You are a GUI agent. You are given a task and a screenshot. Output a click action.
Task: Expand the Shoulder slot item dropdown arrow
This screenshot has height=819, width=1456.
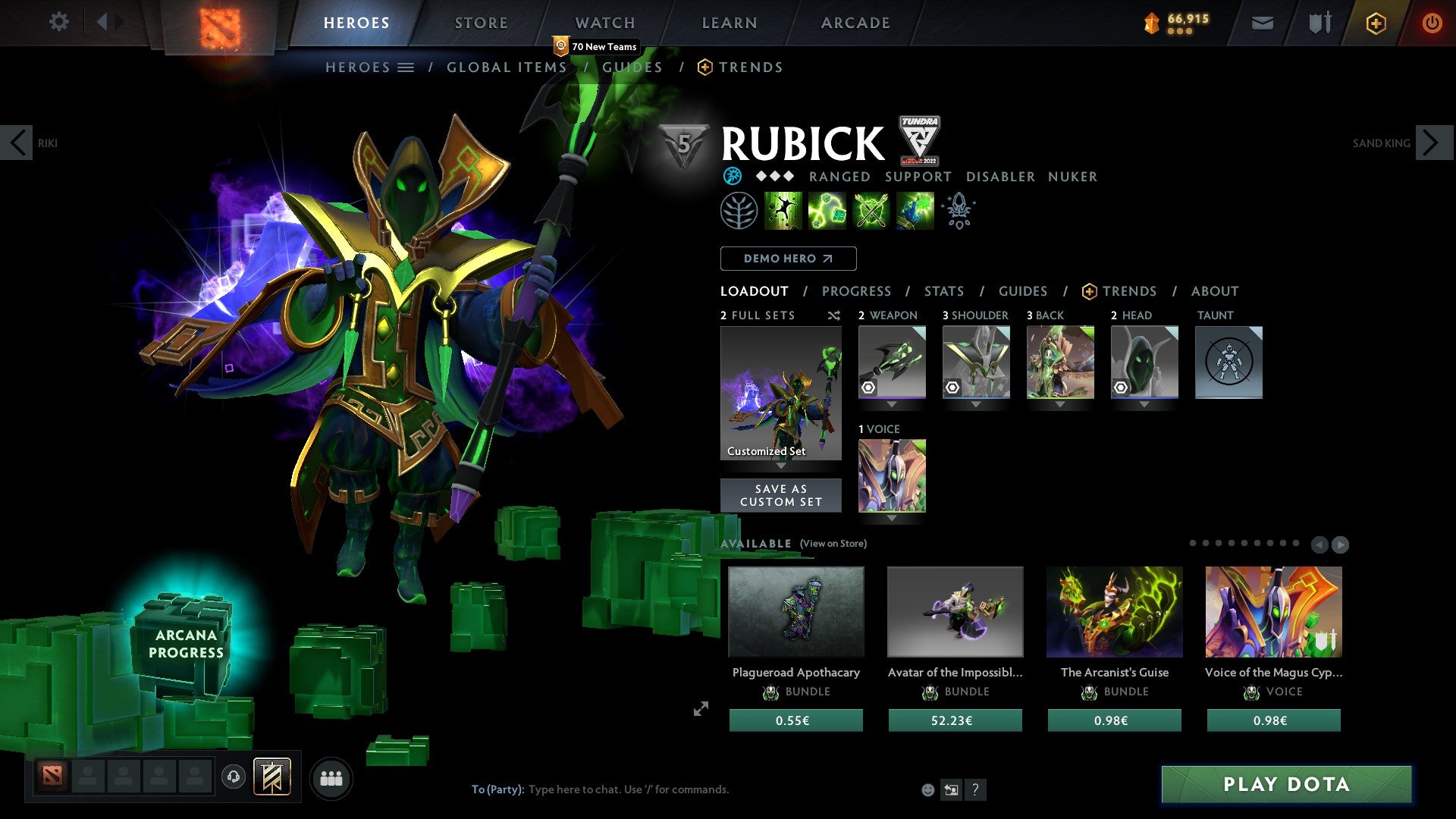pyautogui.click(x=976, y=404)
